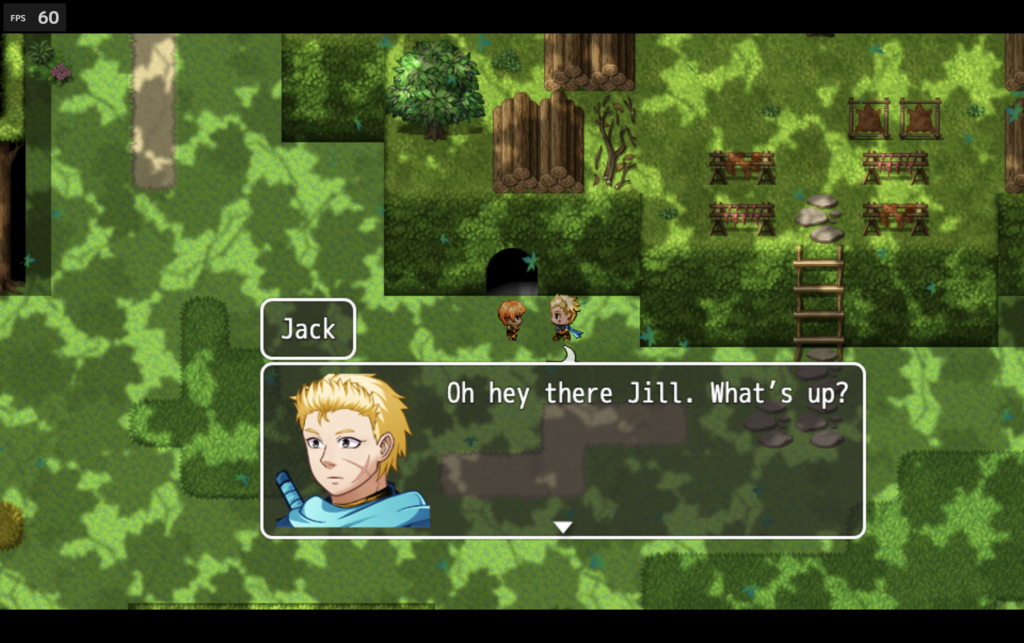Image resolution: width=1024 pixels, height=643 pixels.
Task: Advance dialogue with the white continue arrow
Action: pos(563,527)
